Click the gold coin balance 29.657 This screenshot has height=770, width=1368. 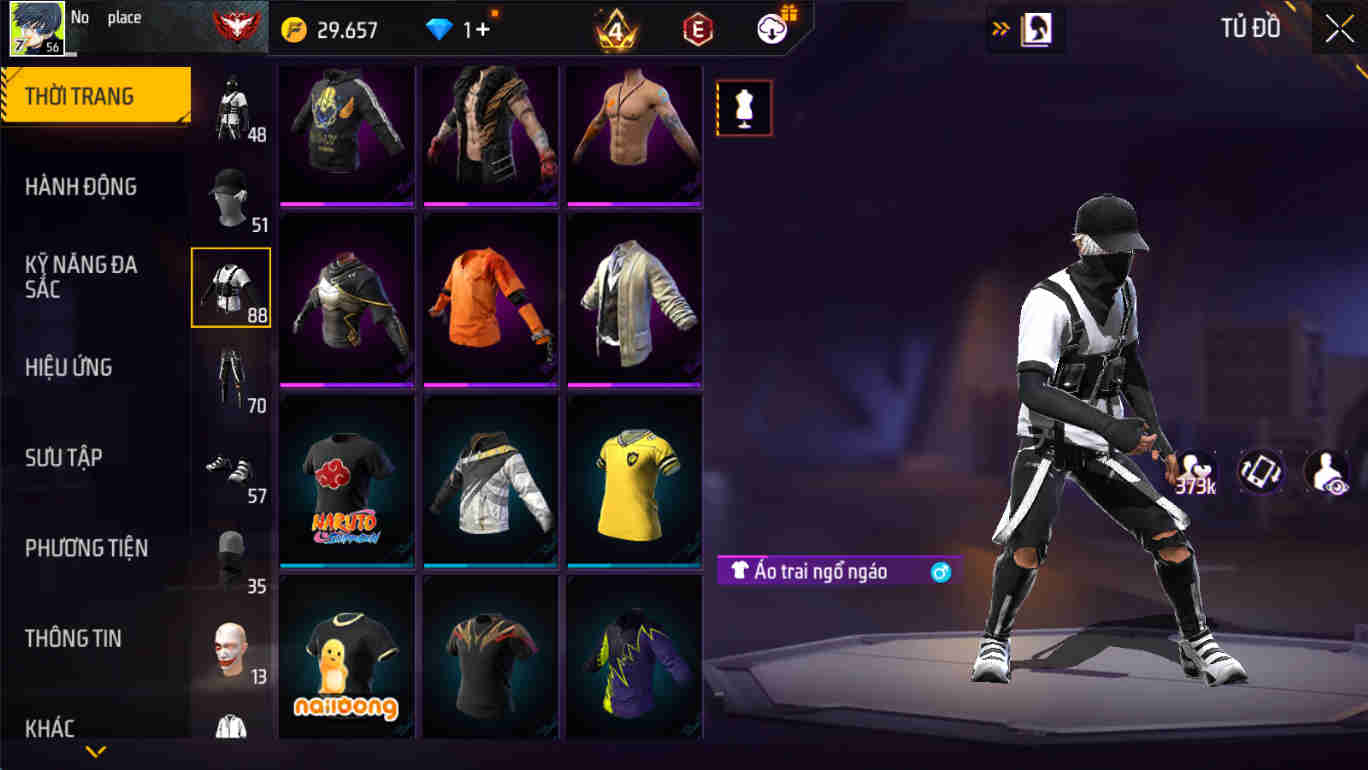tap(325, 28)
